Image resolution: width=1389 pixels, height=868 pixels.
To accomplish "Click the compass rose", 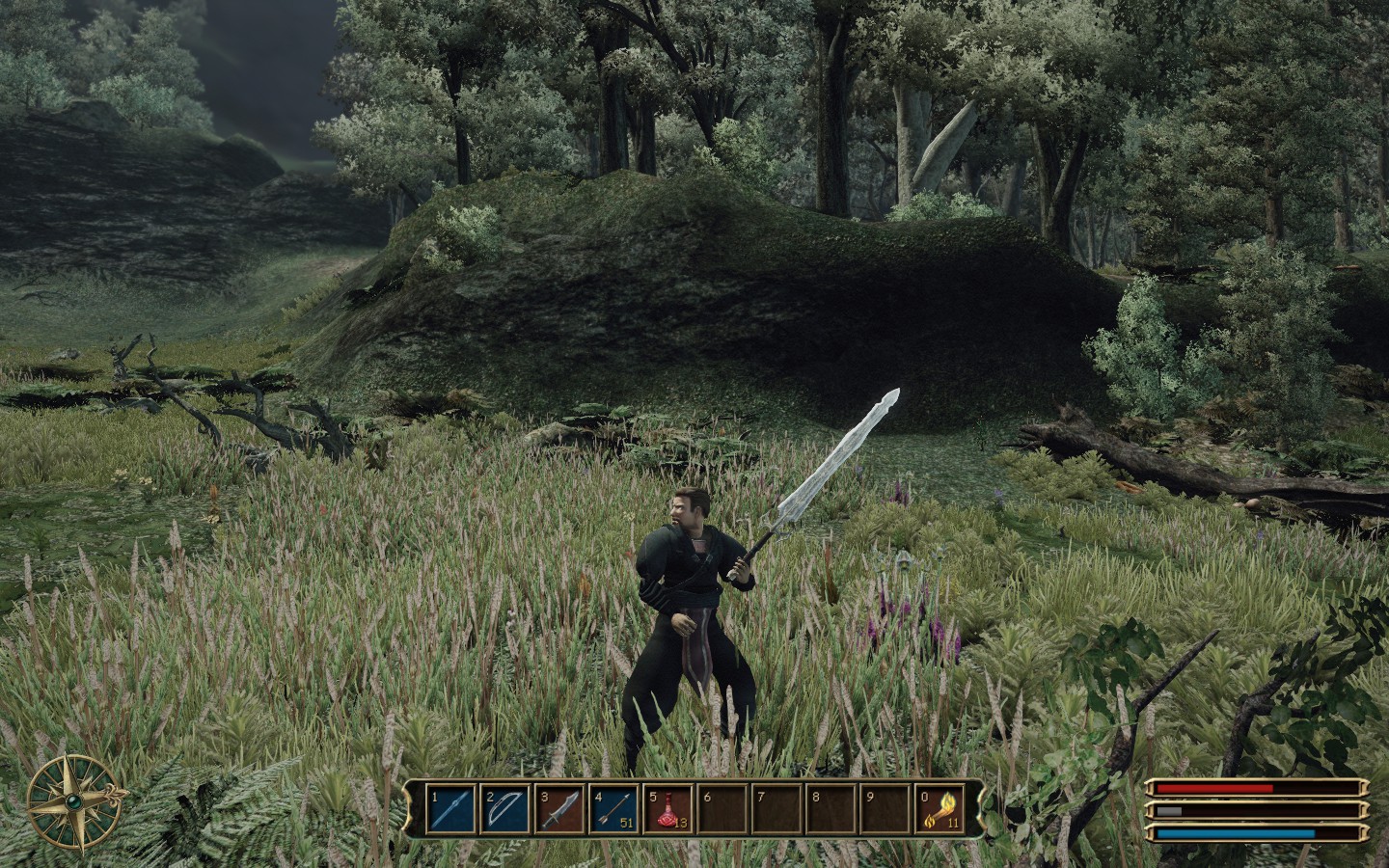I will [x=74, y=798].
